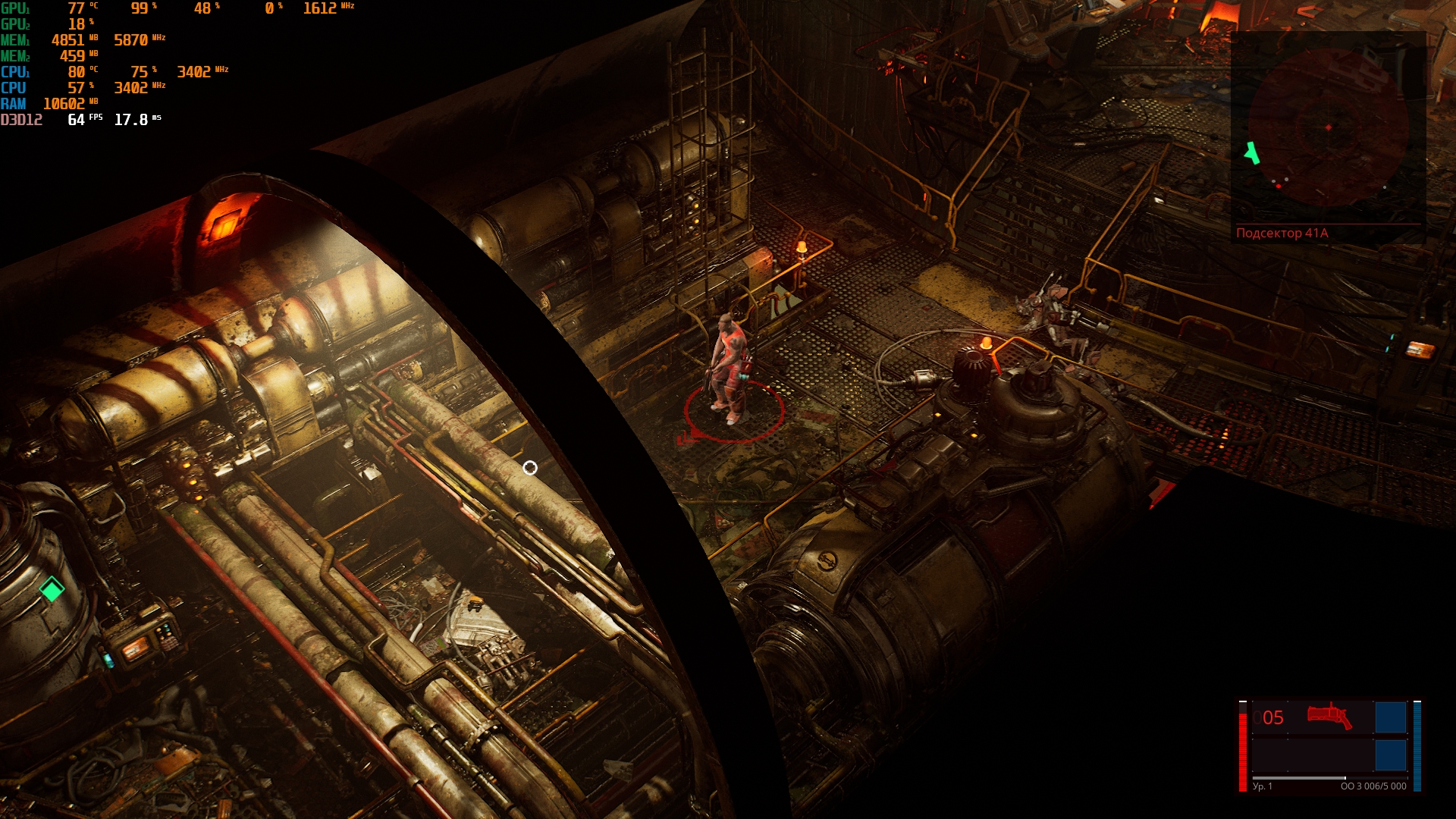Open the circular radar minimap
Screen dimensions: 1456x819
pyautogui.click(x=1328, y=127)
